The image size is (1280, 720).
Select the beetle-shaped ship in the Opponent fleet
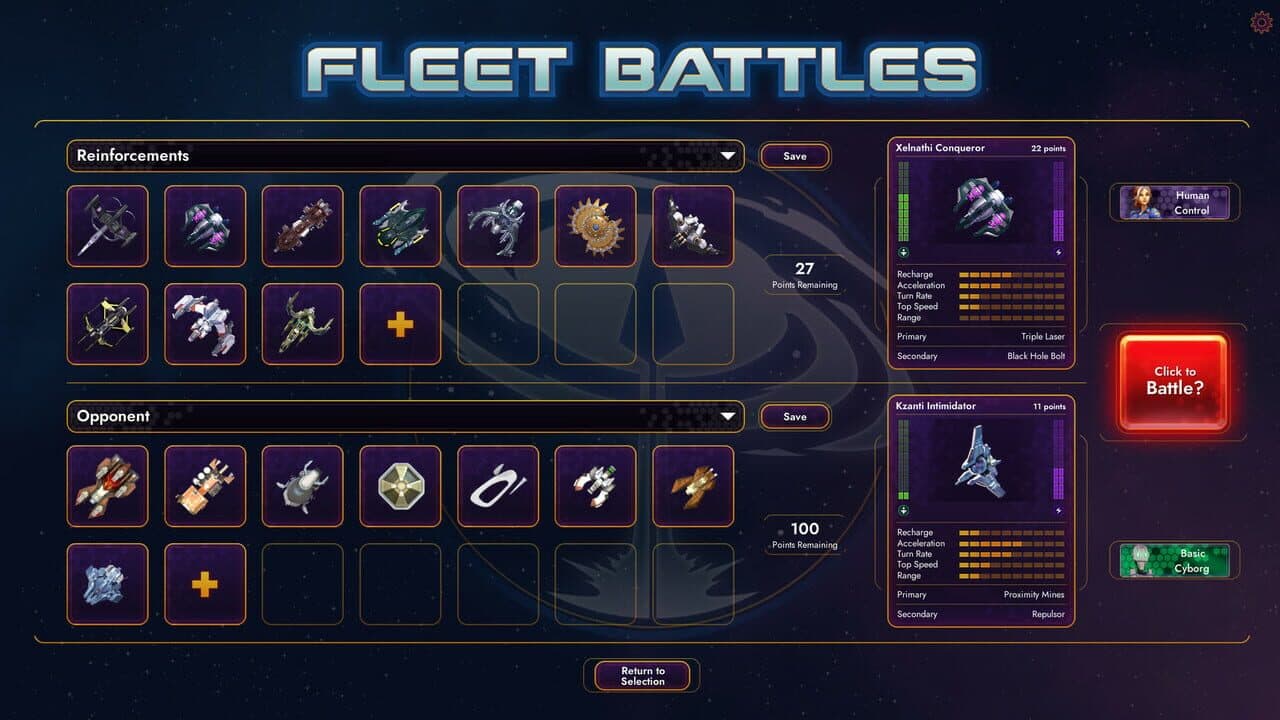(x=303, y=487)
